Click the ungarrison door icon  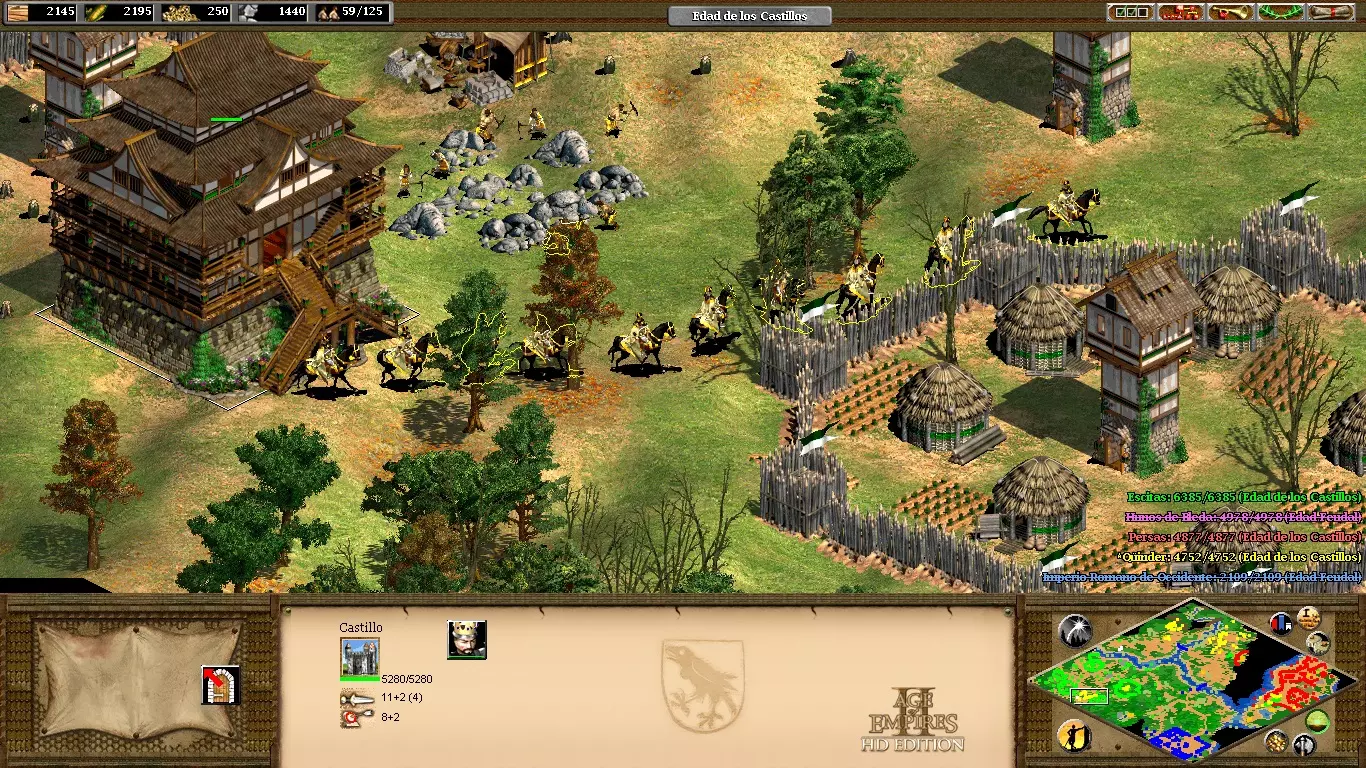click(x=220, y=685)
